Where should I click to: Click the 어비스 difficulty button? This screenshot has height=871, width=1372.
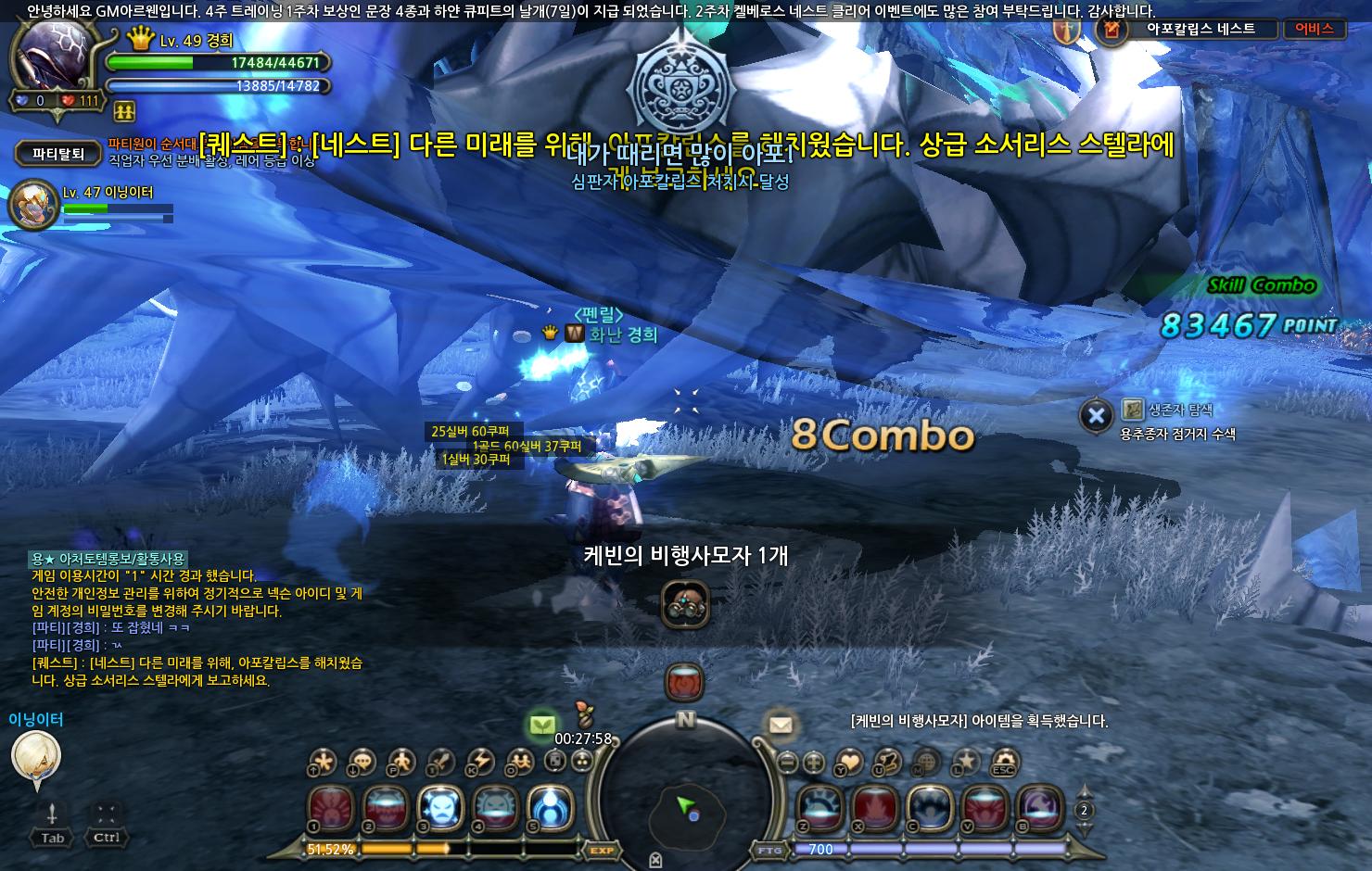pos(1316,29)
